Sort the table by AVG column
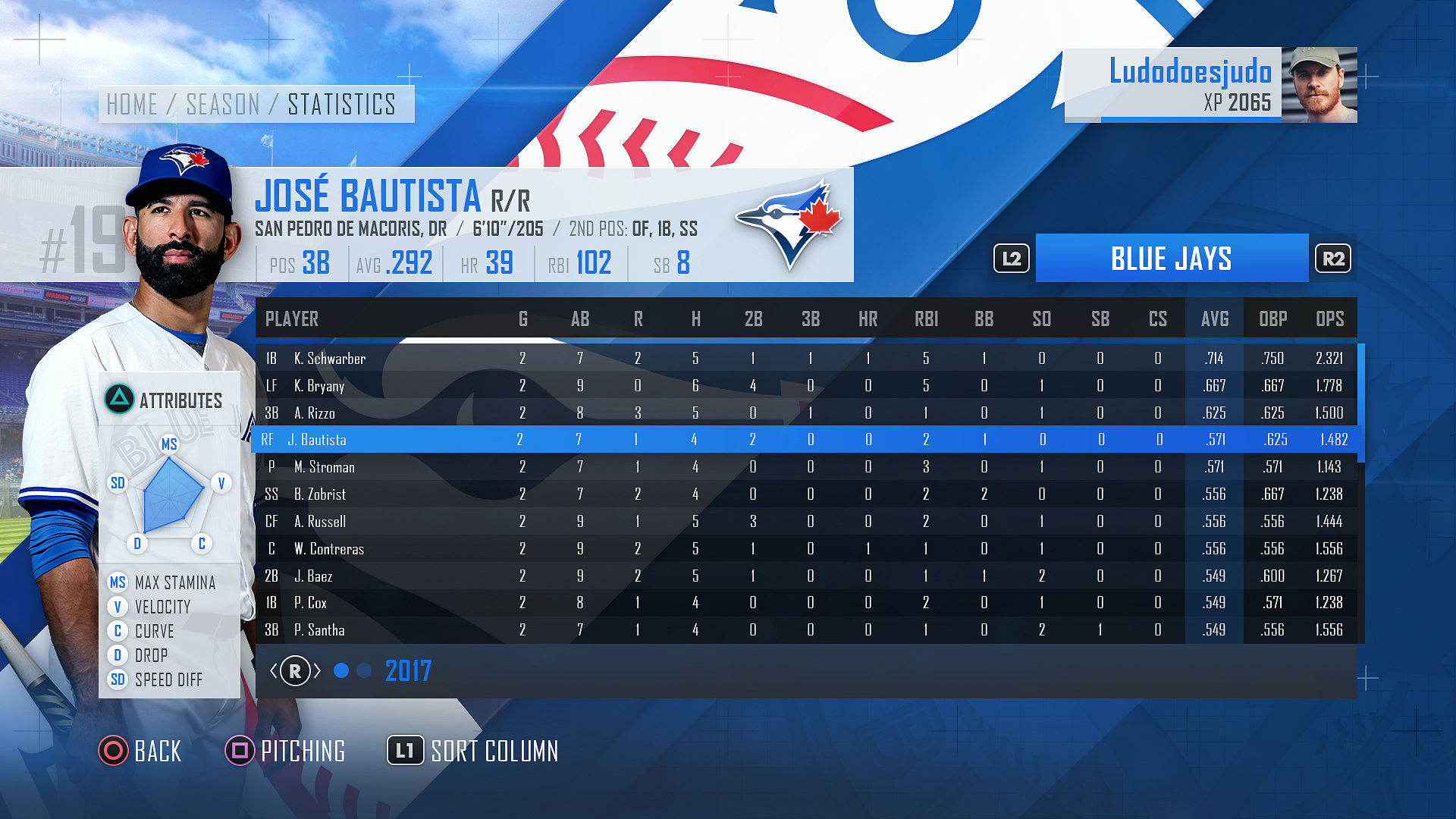 1215,319
